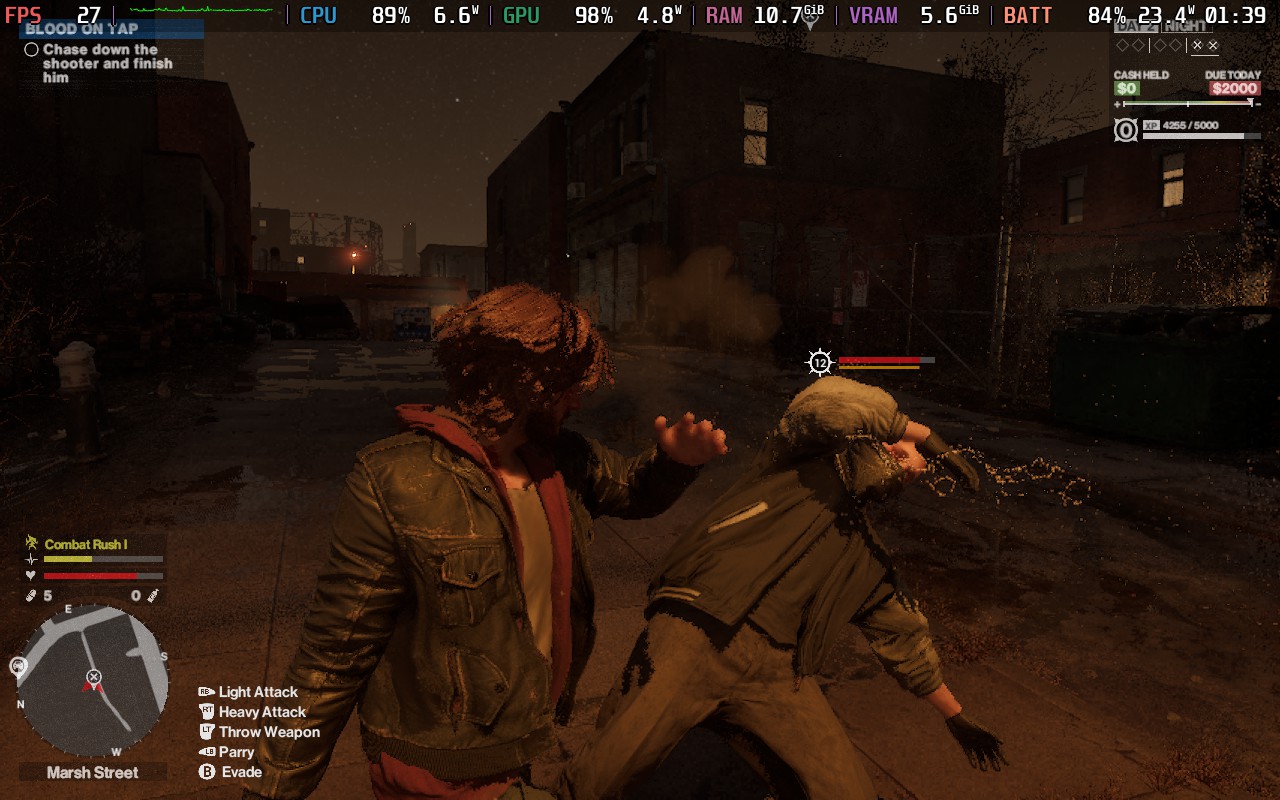The image size is (1280, 800).
Task: Click the crossed target marker at minimap center
Action: (93, 677)
